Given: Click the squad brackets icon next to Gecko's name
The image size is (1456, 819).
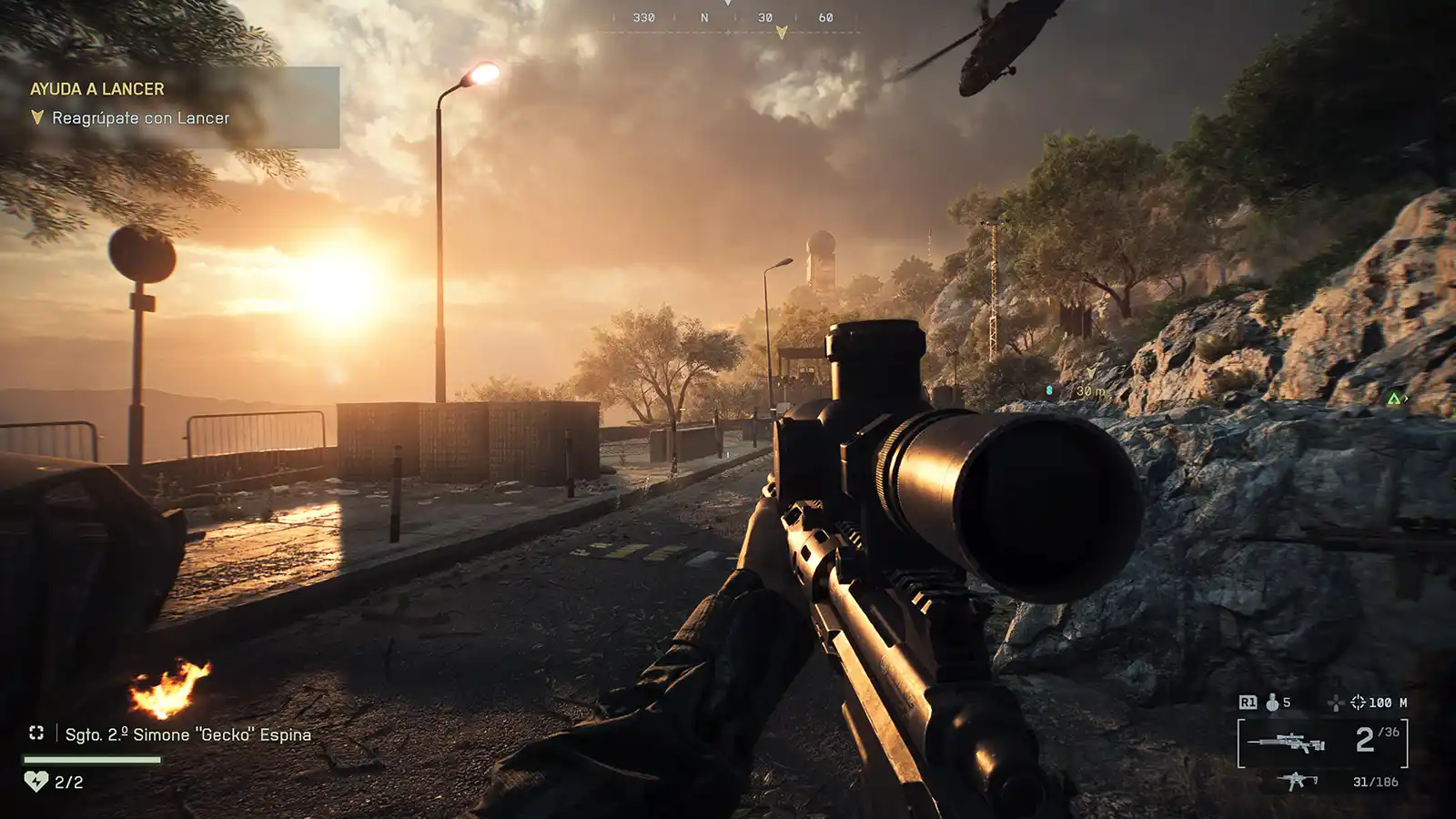Looking at the screenshot, I should click(x=37, y=733).
